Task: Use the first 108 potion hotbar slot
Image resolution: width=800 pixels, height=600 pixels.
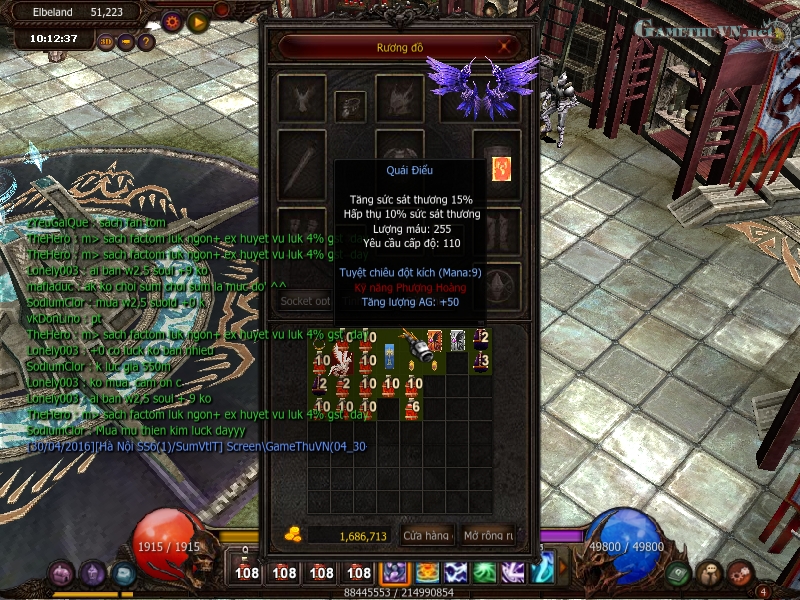Action: coord(248,572)
